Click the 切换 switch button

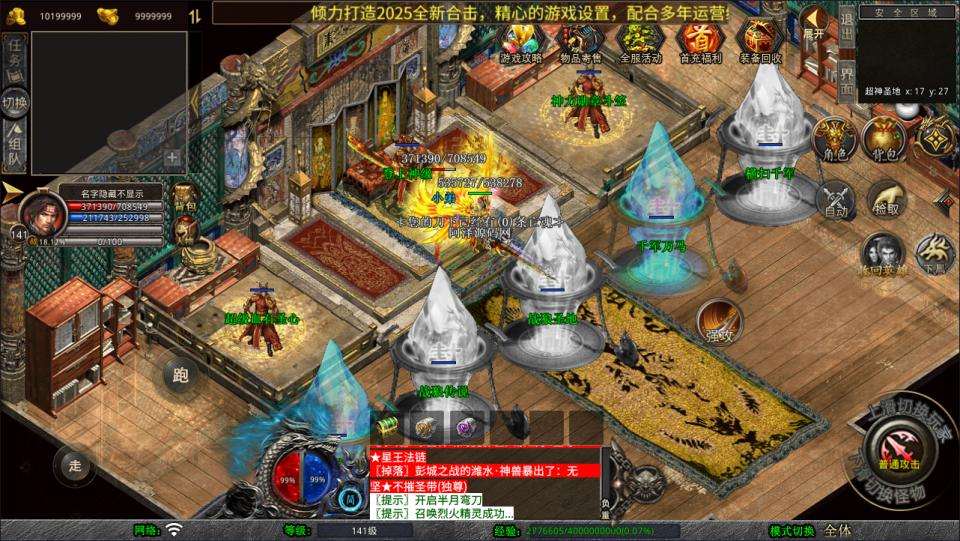(15, 102)
